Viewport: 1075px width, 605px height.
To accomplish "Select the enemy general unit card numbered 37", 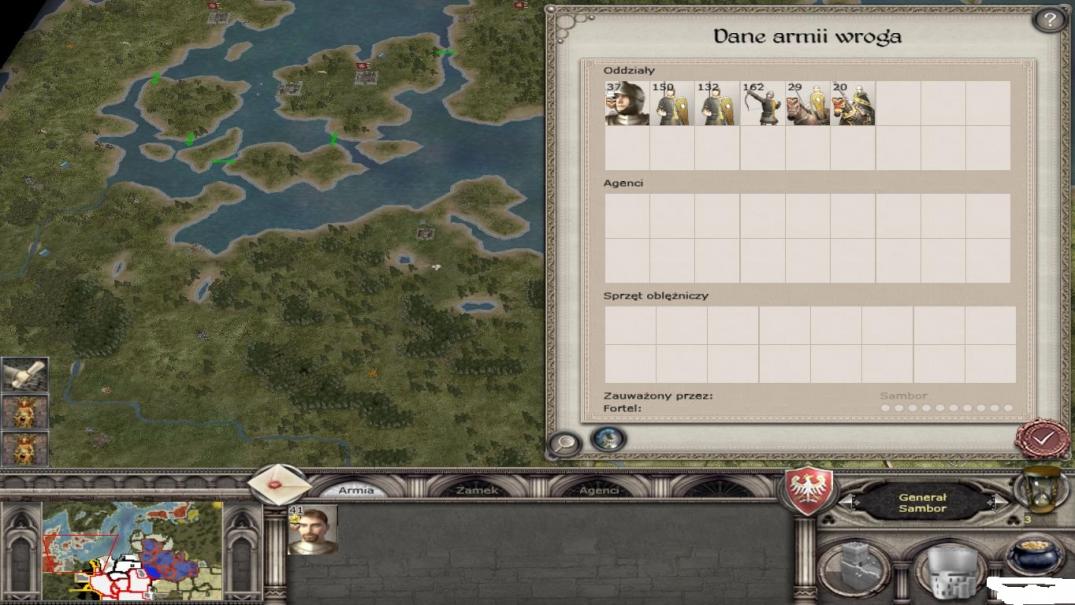I will point(627,104).
